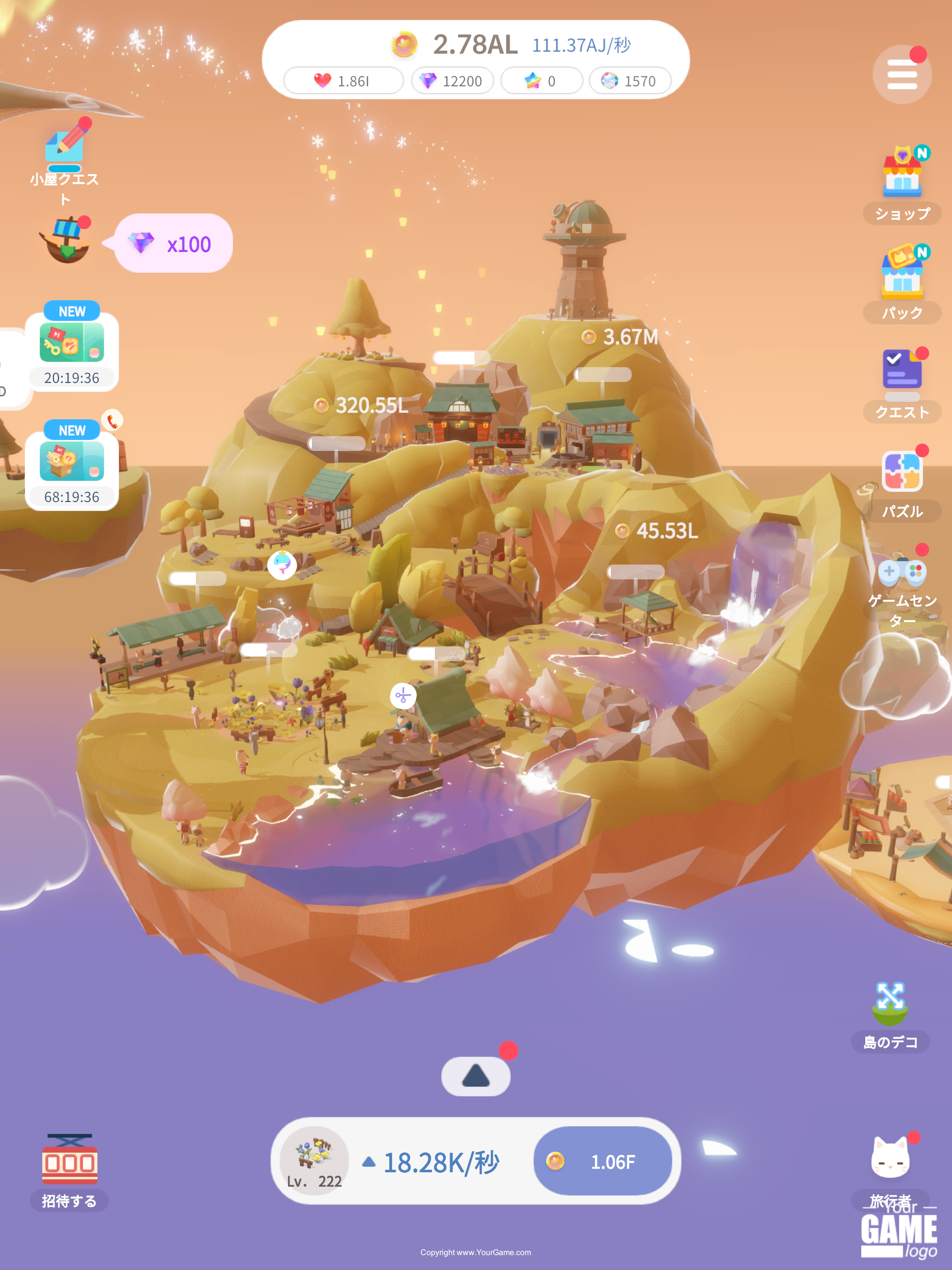This screenshot has height=1270, width=952.
Task: Expand the bottom panel with the triangle arrow
Action: (x=476, y=1076)
